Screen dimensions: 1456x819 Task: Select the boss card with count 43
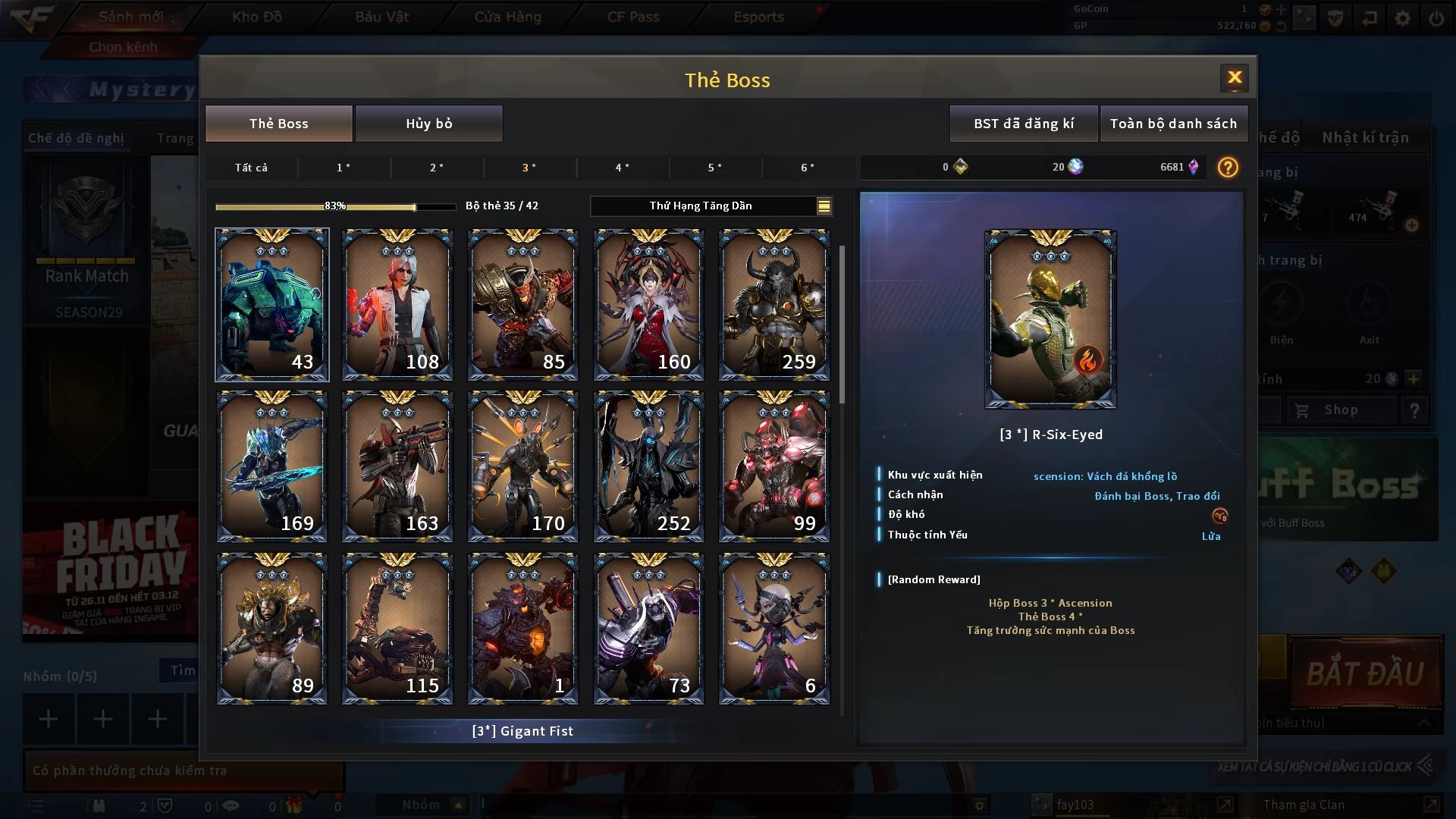pyautogui.click(x=272, y=304)
